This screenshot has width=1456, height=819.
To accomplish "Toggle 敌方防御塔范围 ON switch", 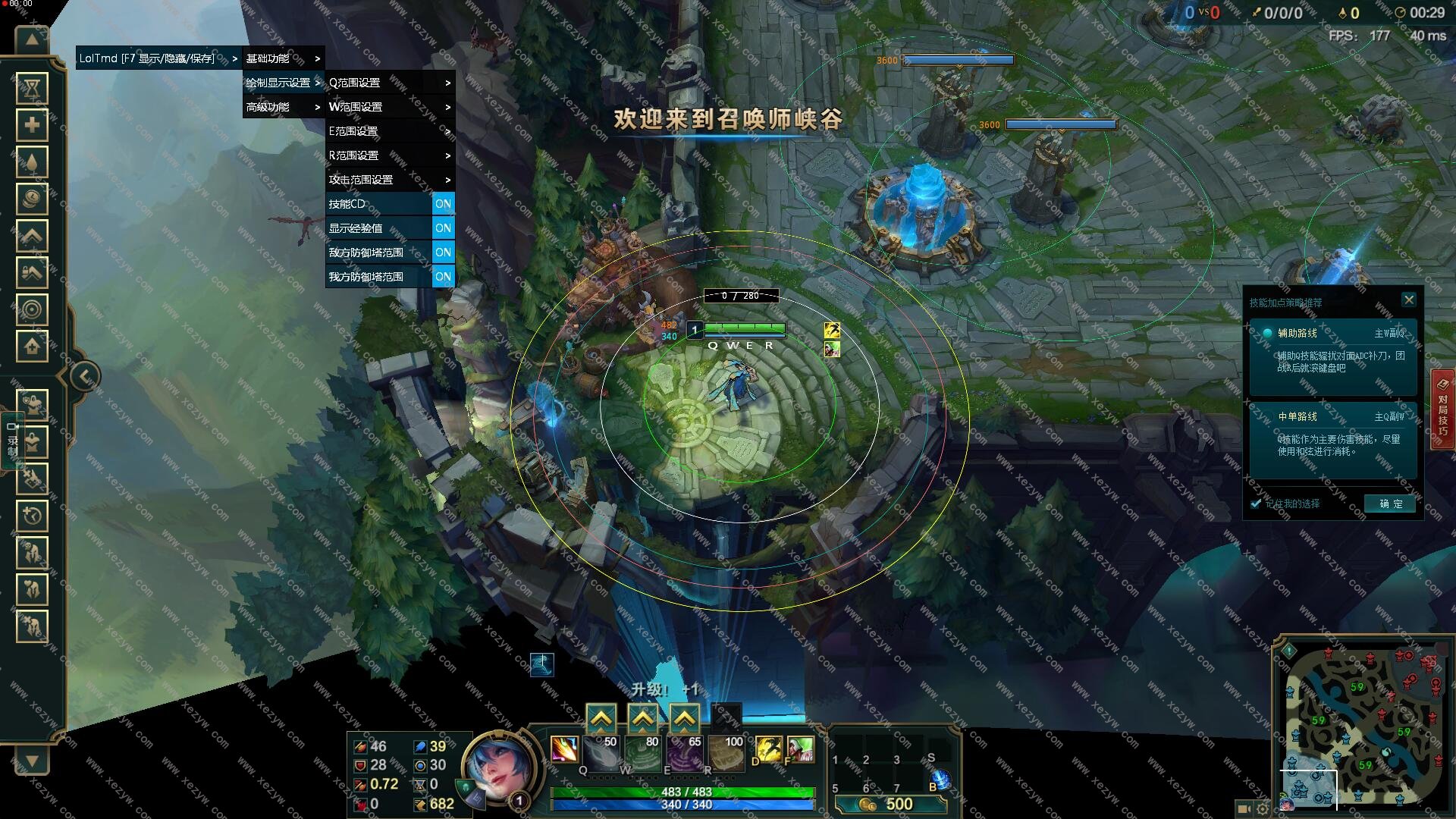I will pyautogui.click(x=443, y=253).
